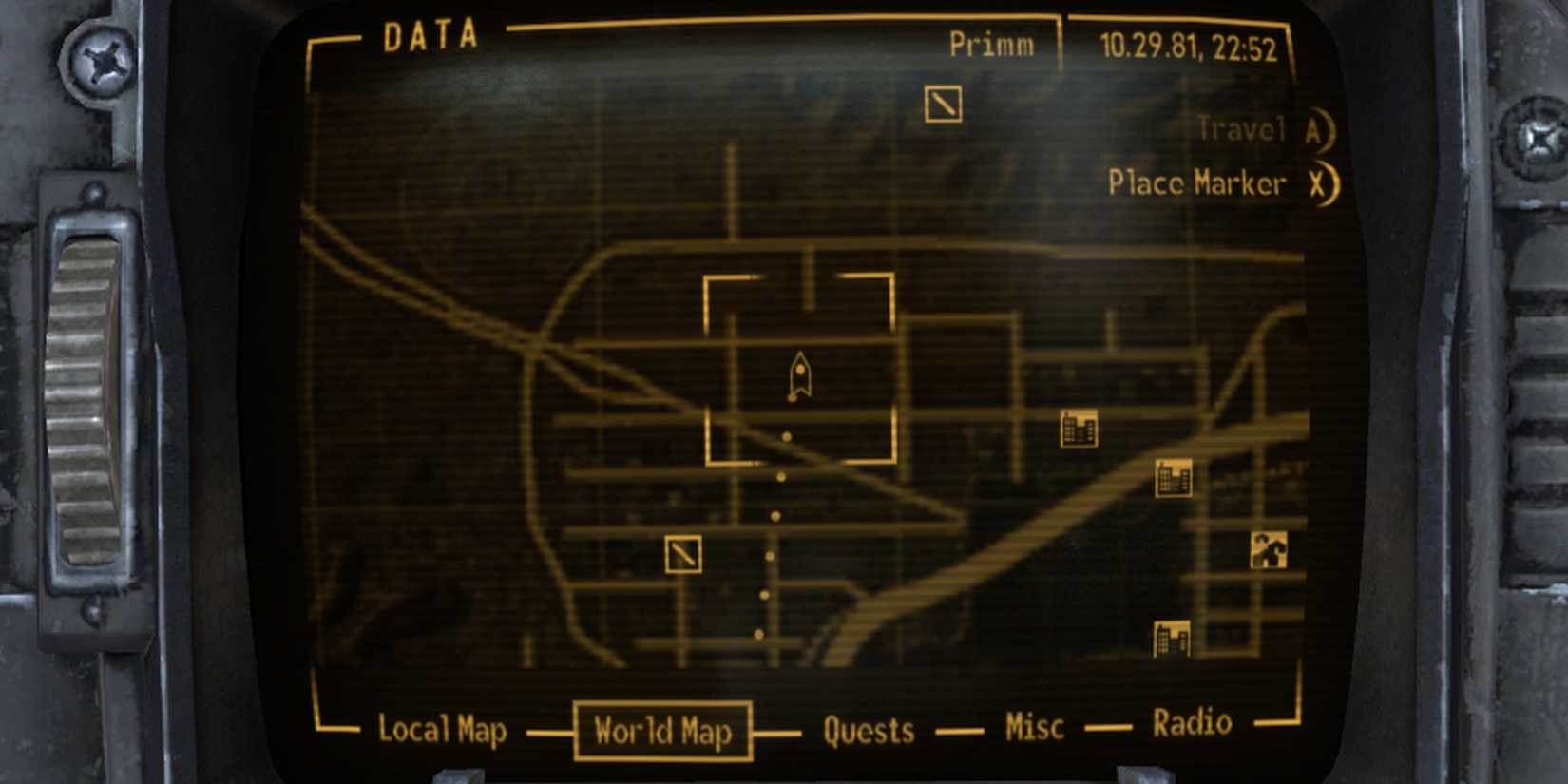Click the middle building map marker
Image resolution: width=1568 pixels, height=784 pixels.
(1171, 476)
